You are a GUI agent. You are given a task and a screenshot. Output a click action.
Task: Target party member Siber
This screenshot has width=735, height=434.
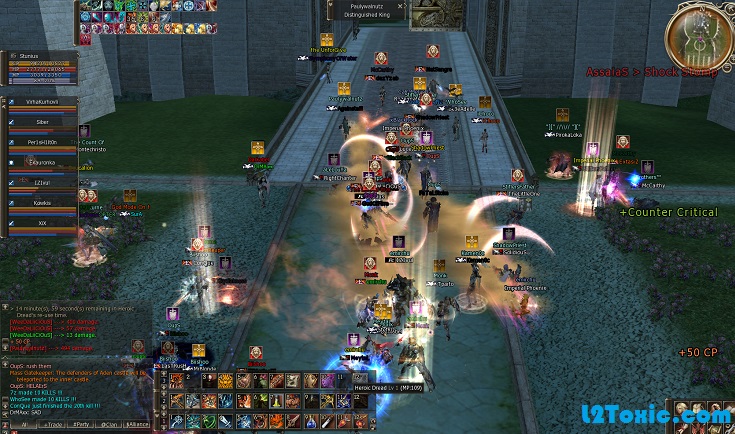[42, 122]
